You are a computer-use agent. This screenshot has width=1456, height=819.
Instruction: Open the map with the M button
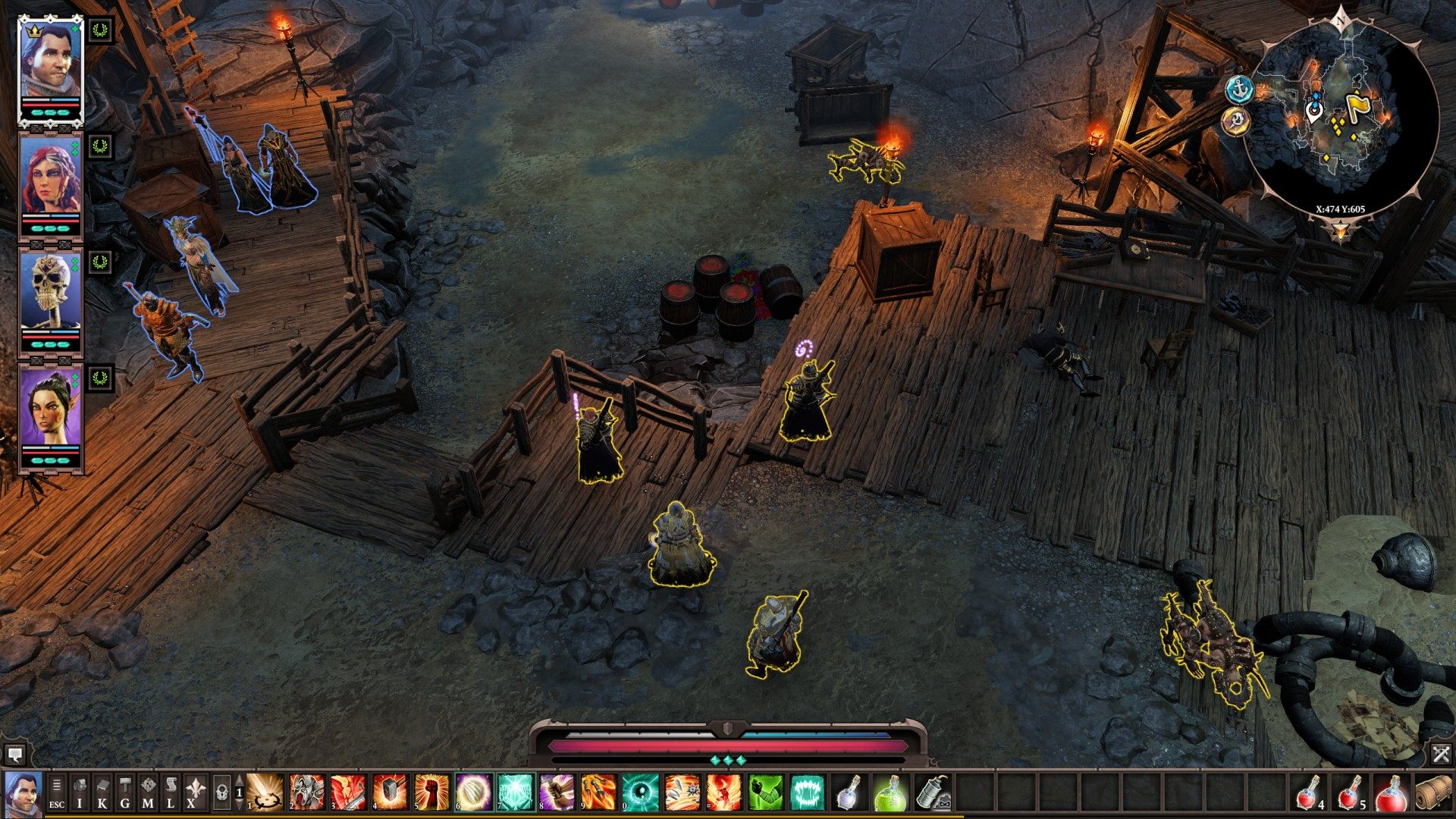[x=148, y=792]
